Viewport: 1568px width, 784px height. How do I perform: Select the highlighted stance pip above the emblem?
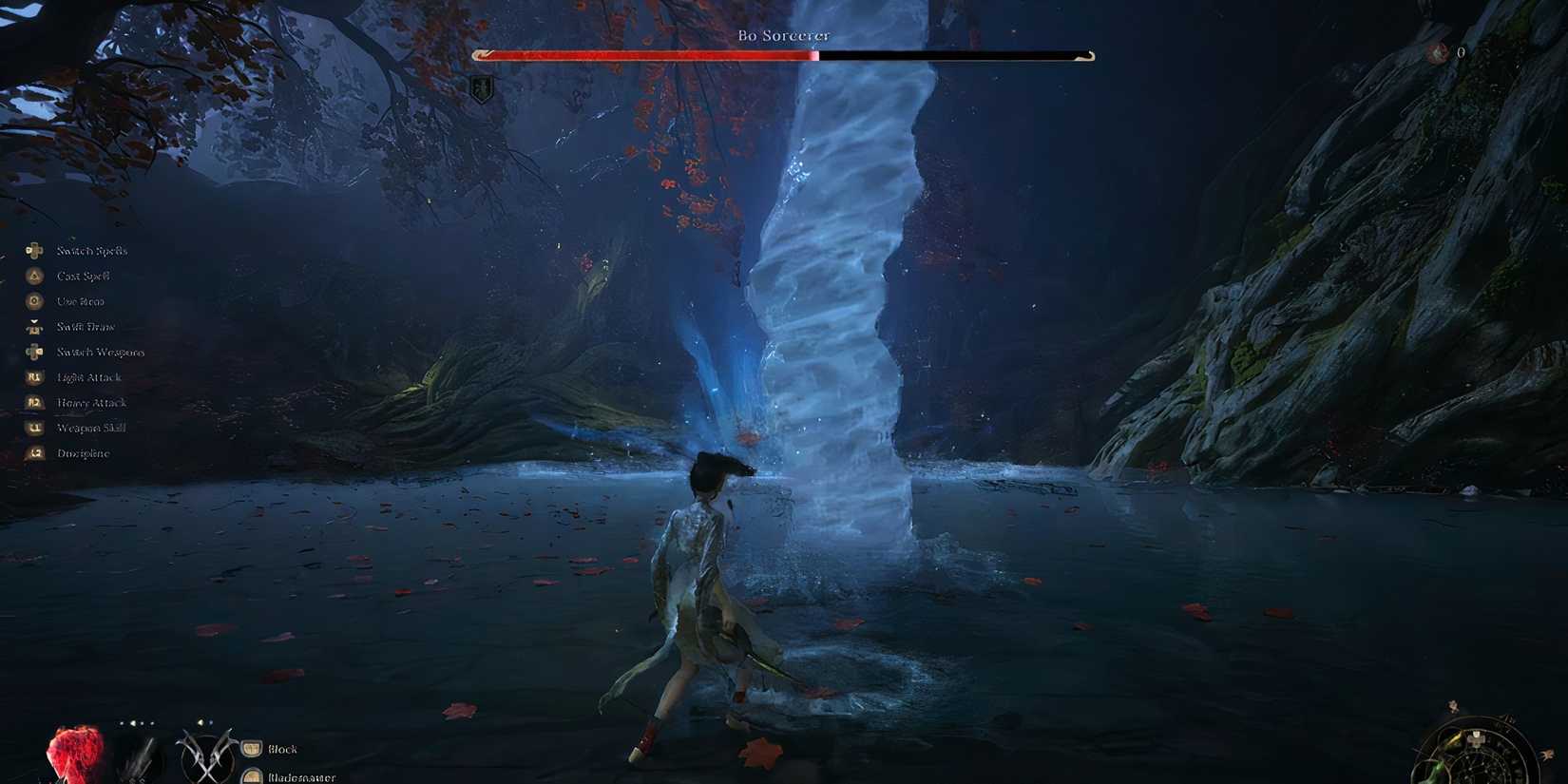pyautogui.click(x=201, y=722)
